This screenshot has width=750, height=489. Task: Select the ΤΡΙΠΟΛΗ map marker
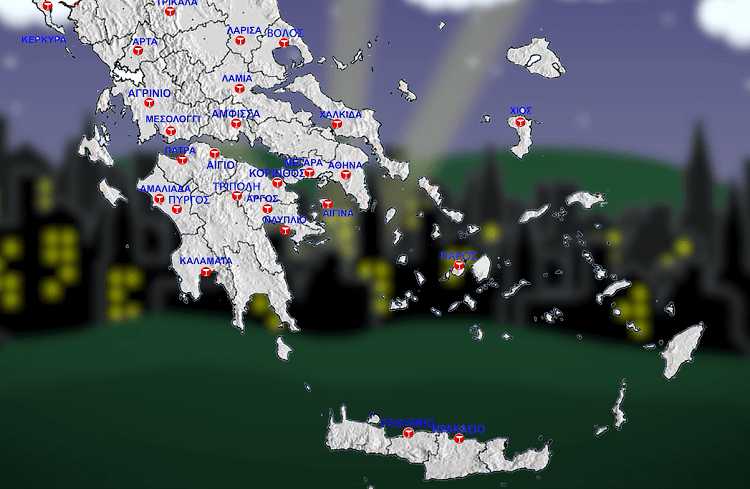point(237,196)
